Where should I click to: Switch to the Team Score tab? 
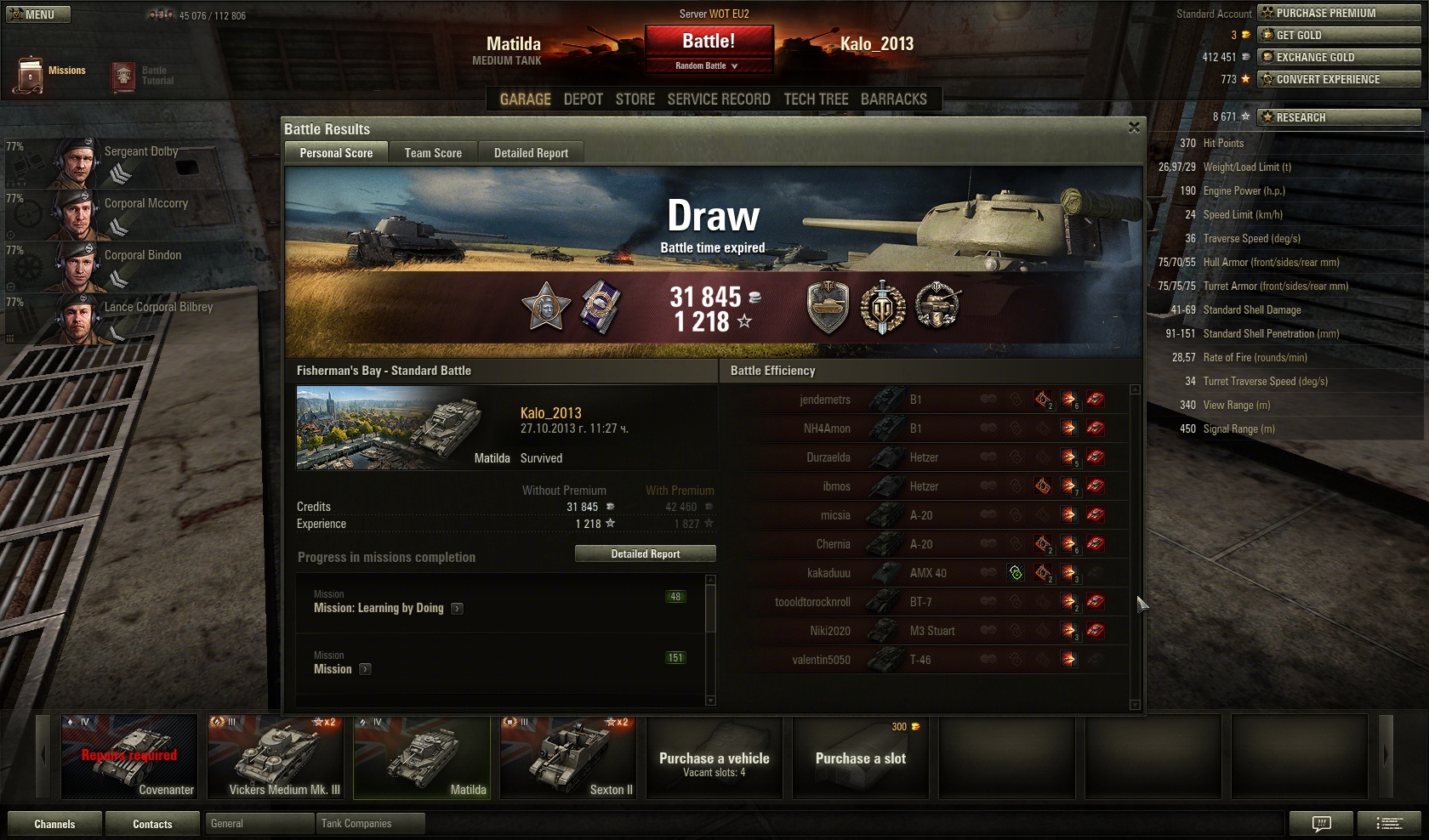tap(433, 153)
